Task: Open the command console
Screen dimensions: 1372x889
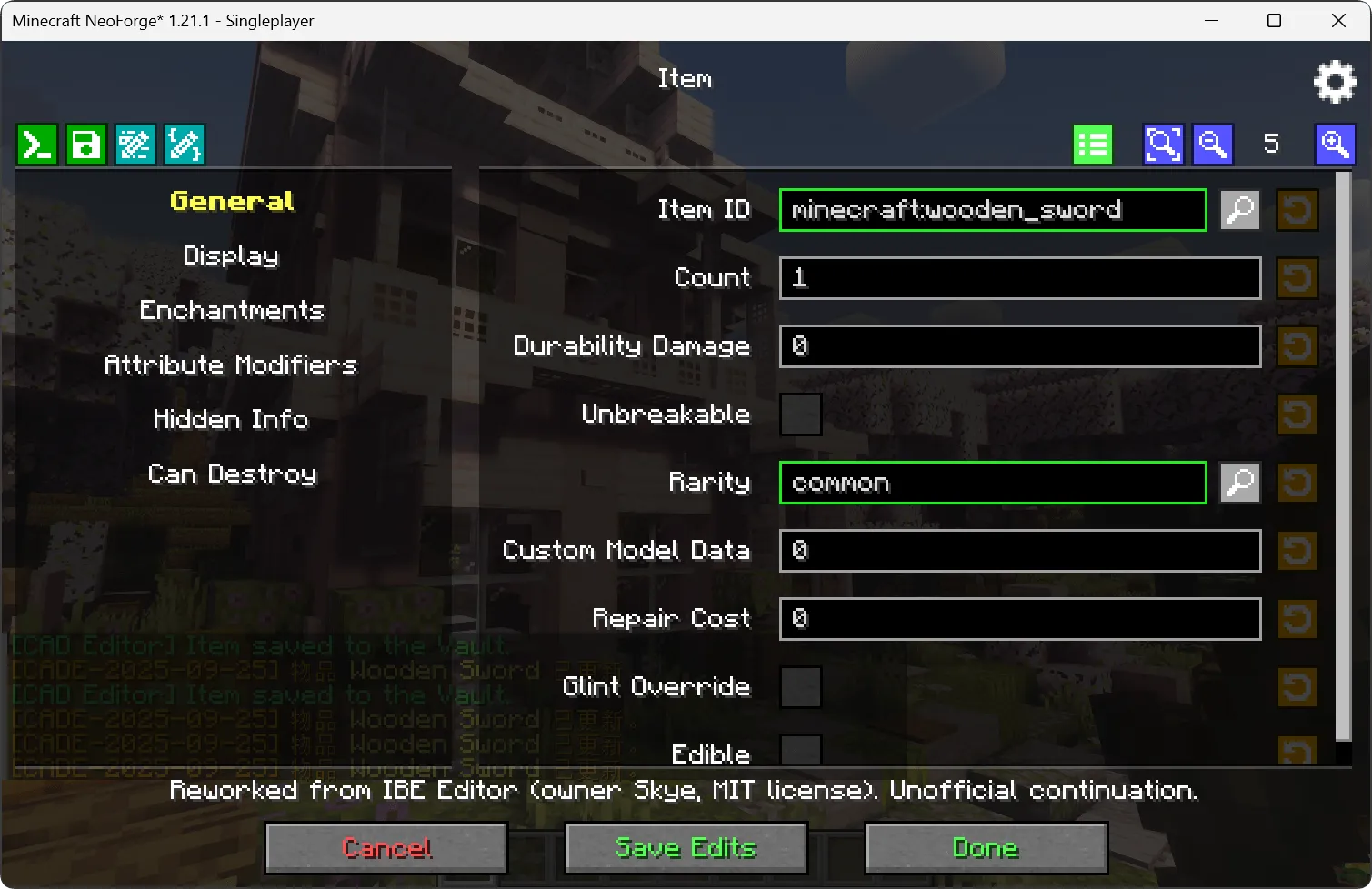Action: pyautogui.click(x=37, y=144)
